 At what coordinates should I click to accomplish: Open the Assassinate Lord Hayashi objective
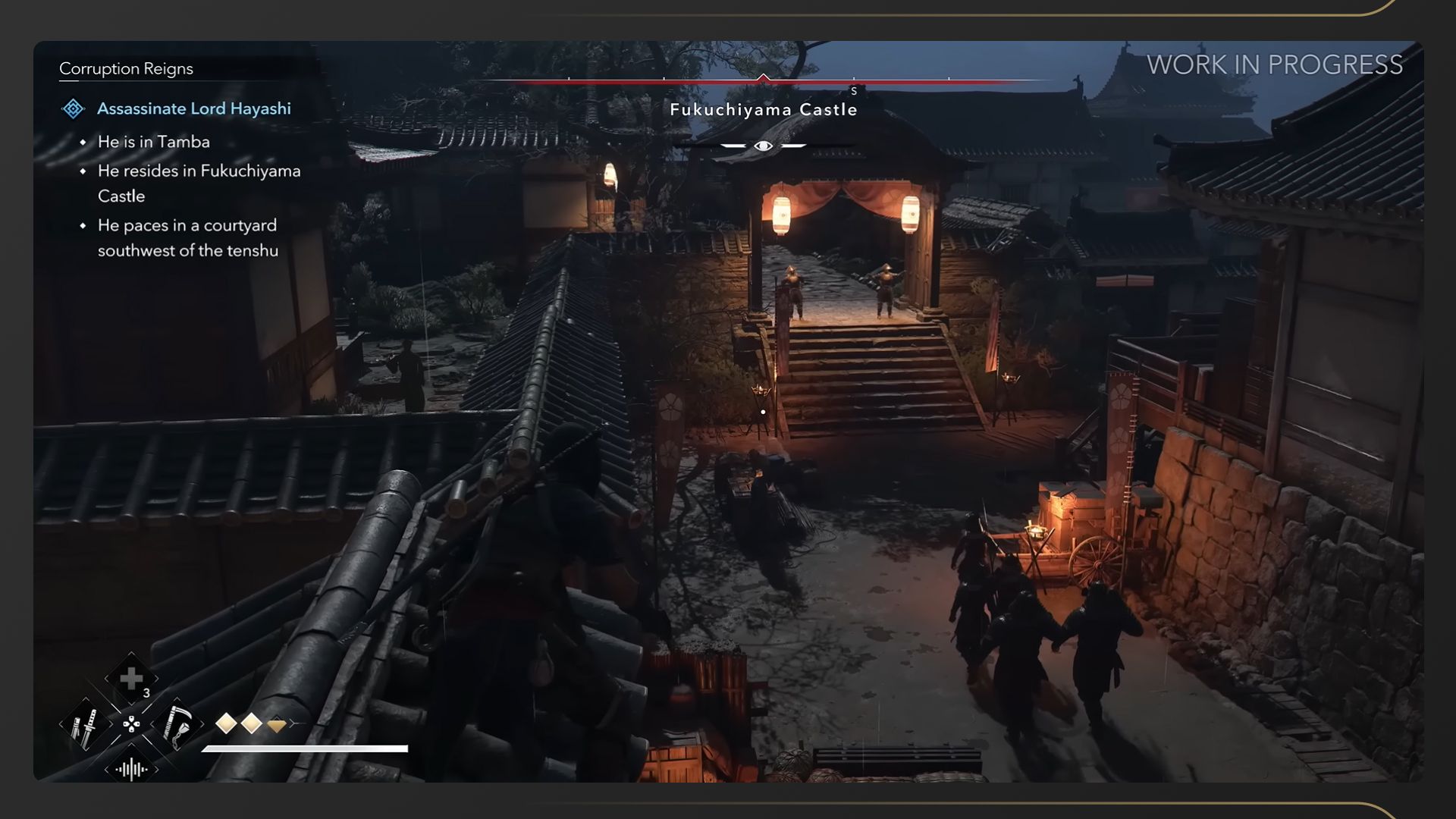click(193, 108)
